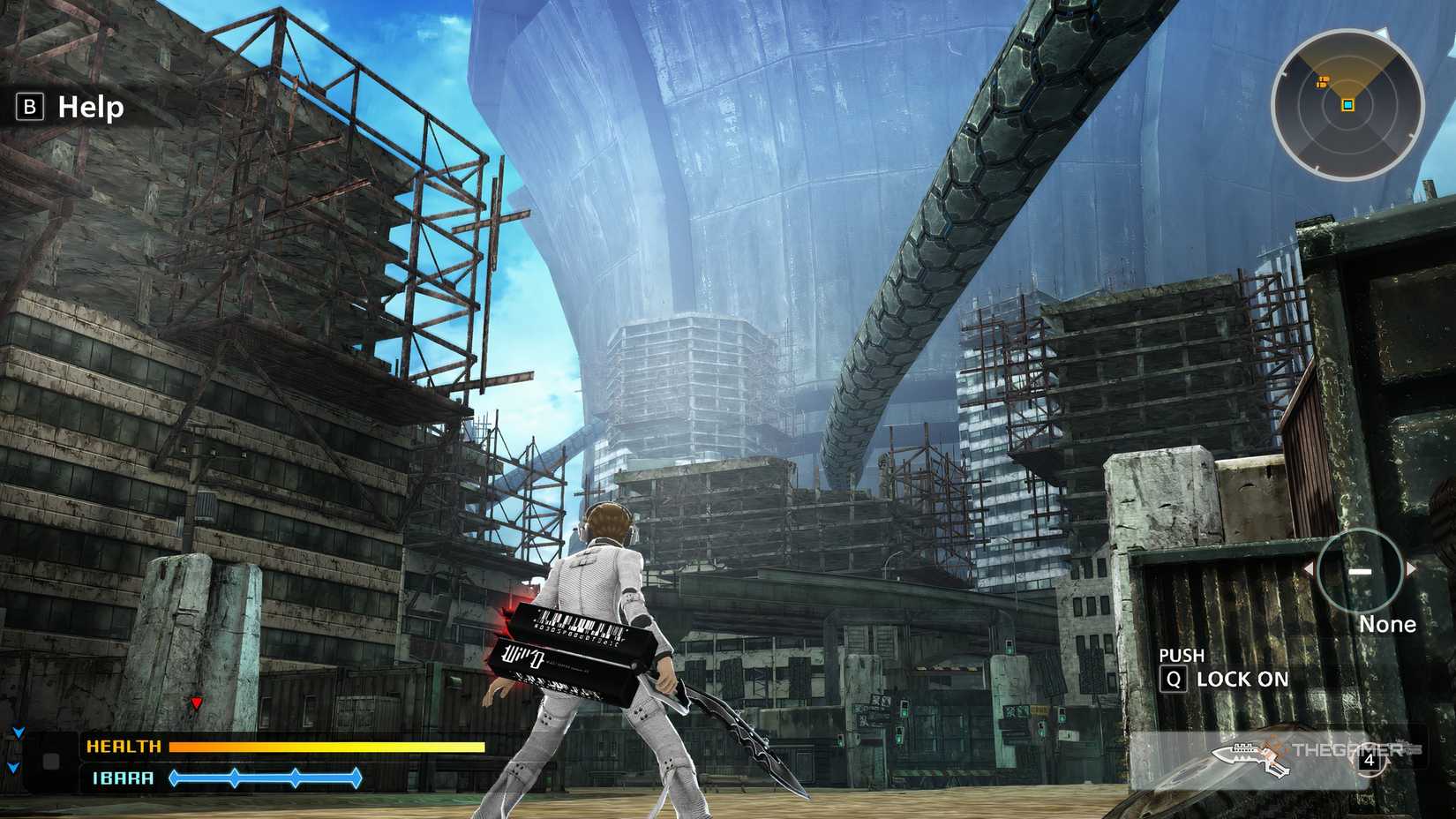Open the next item with the right arrow
Screen dimensions: 1456x819
(1411, 569)
